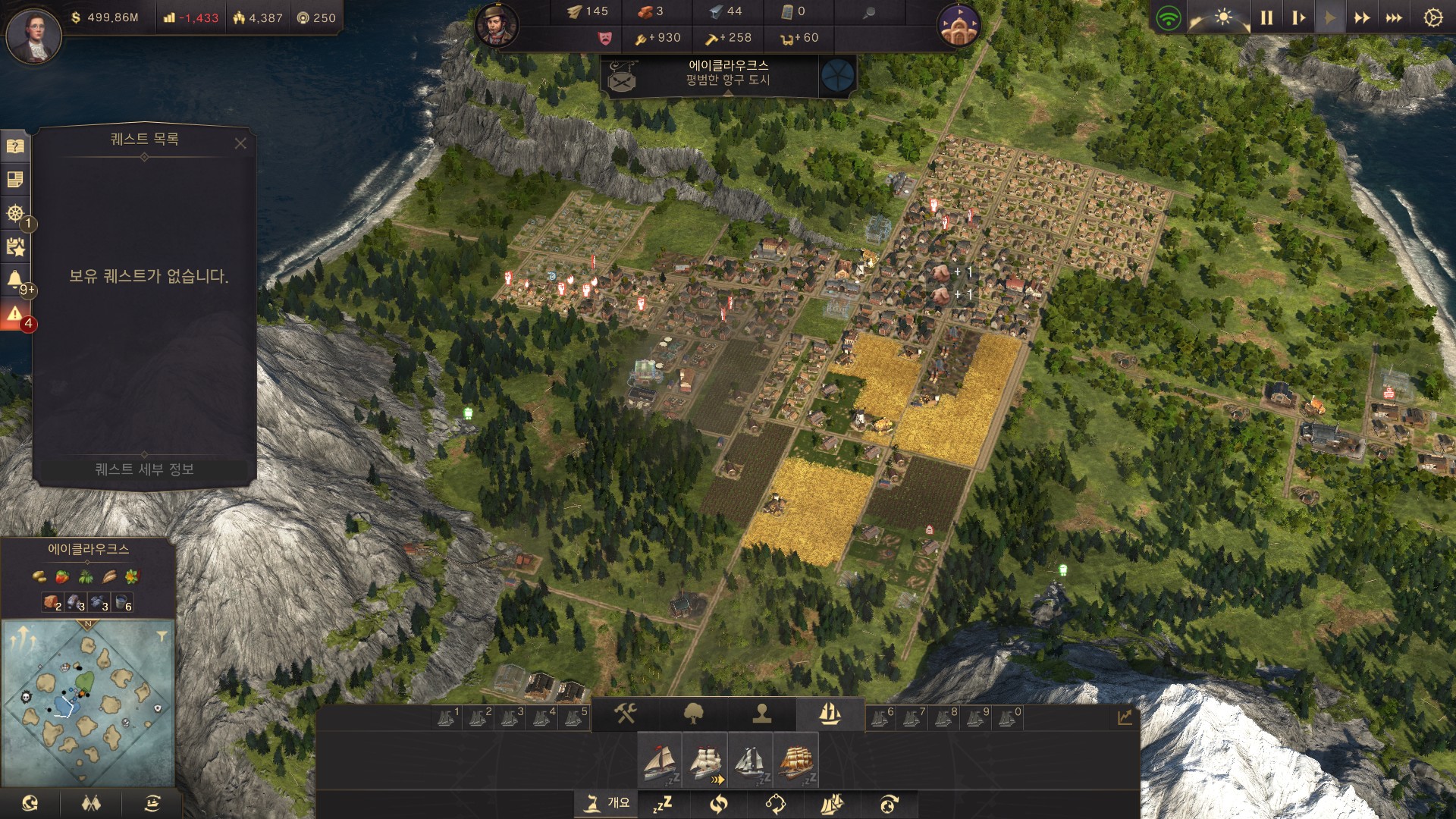The width and height of the screenshot is (1456, 819).
Task: Set game speed to triple fast forward
Action: coord(1394,17)
